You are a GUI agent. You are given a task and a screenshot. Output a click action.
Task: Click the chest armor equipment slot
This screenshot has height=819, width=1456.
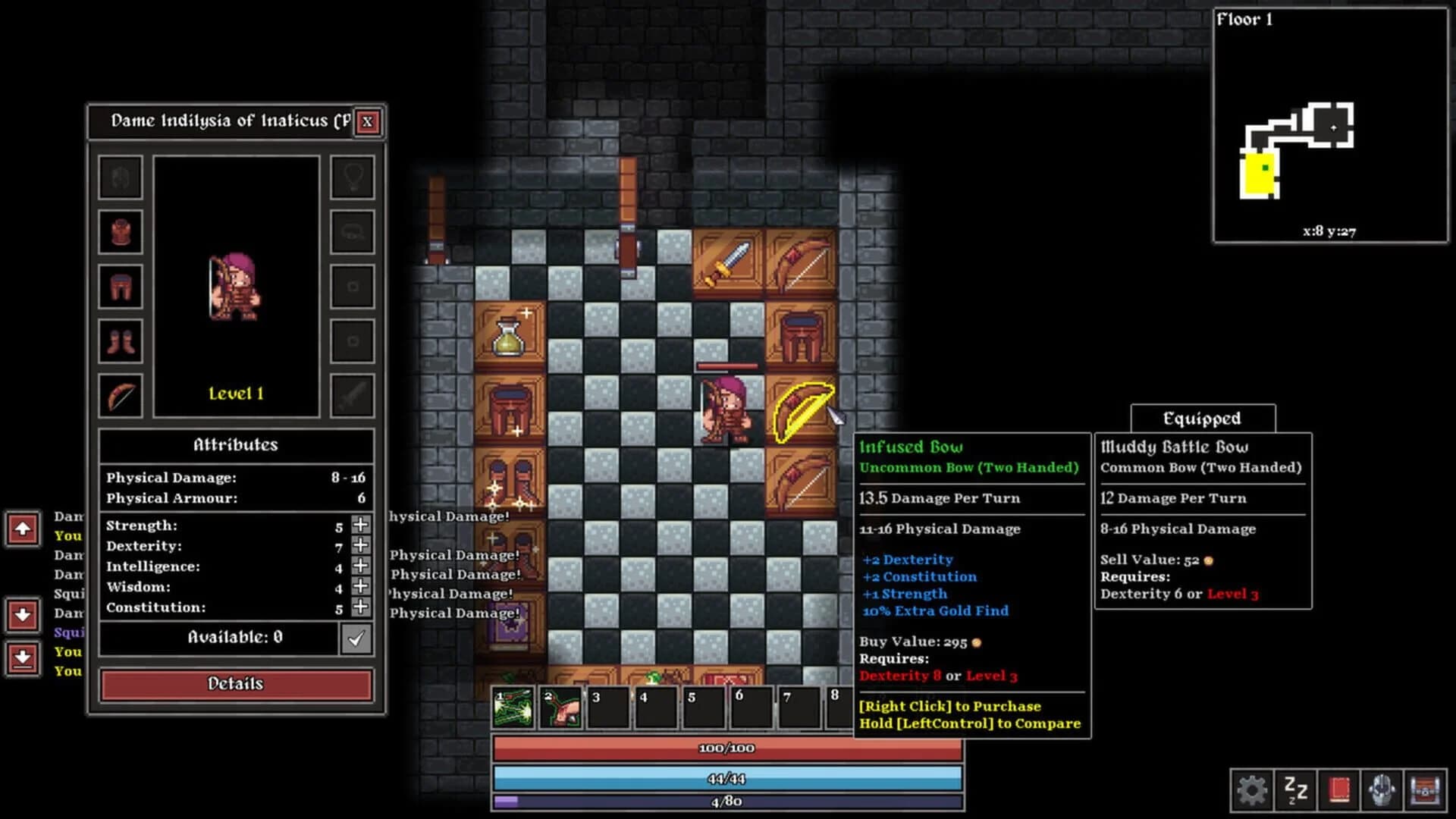[120, 233]
